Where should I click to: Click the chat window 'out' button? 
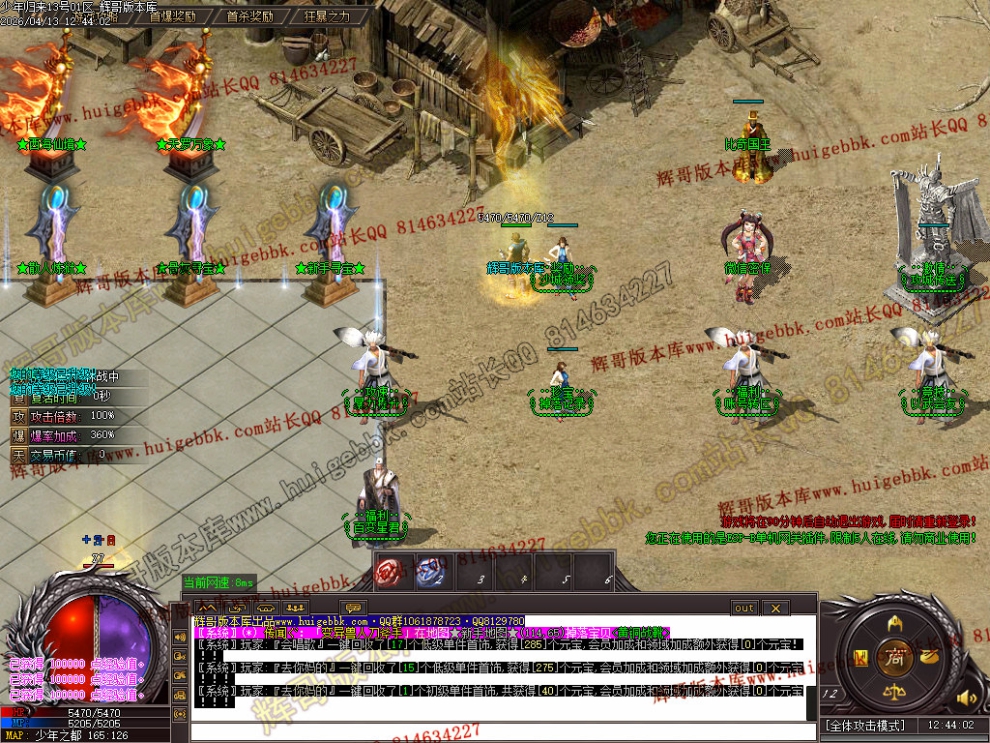pos(744,608)
